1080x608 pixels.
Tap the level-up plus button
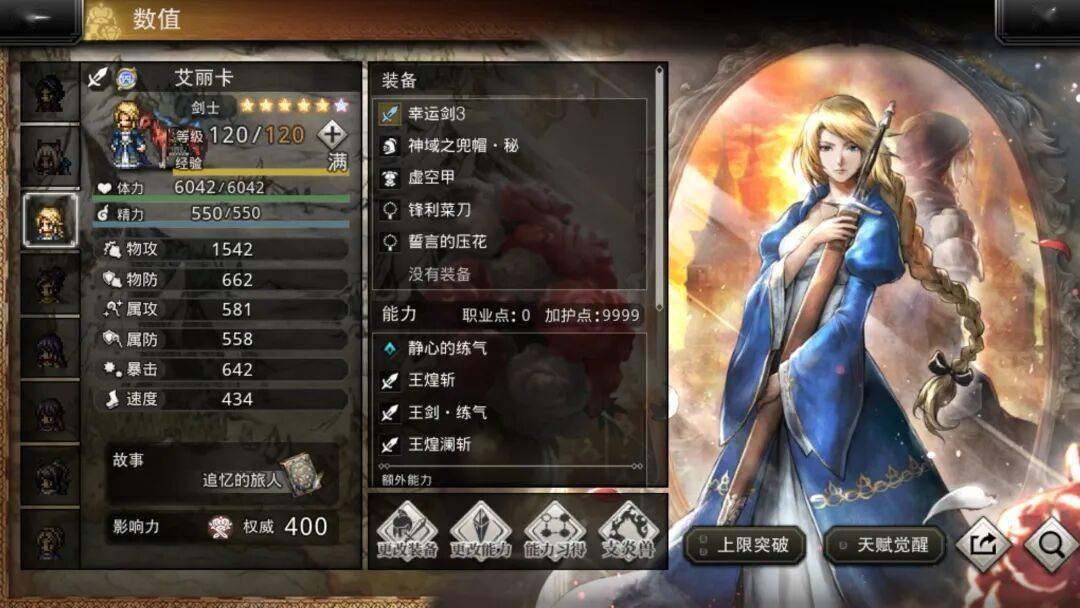pos(333,134)
